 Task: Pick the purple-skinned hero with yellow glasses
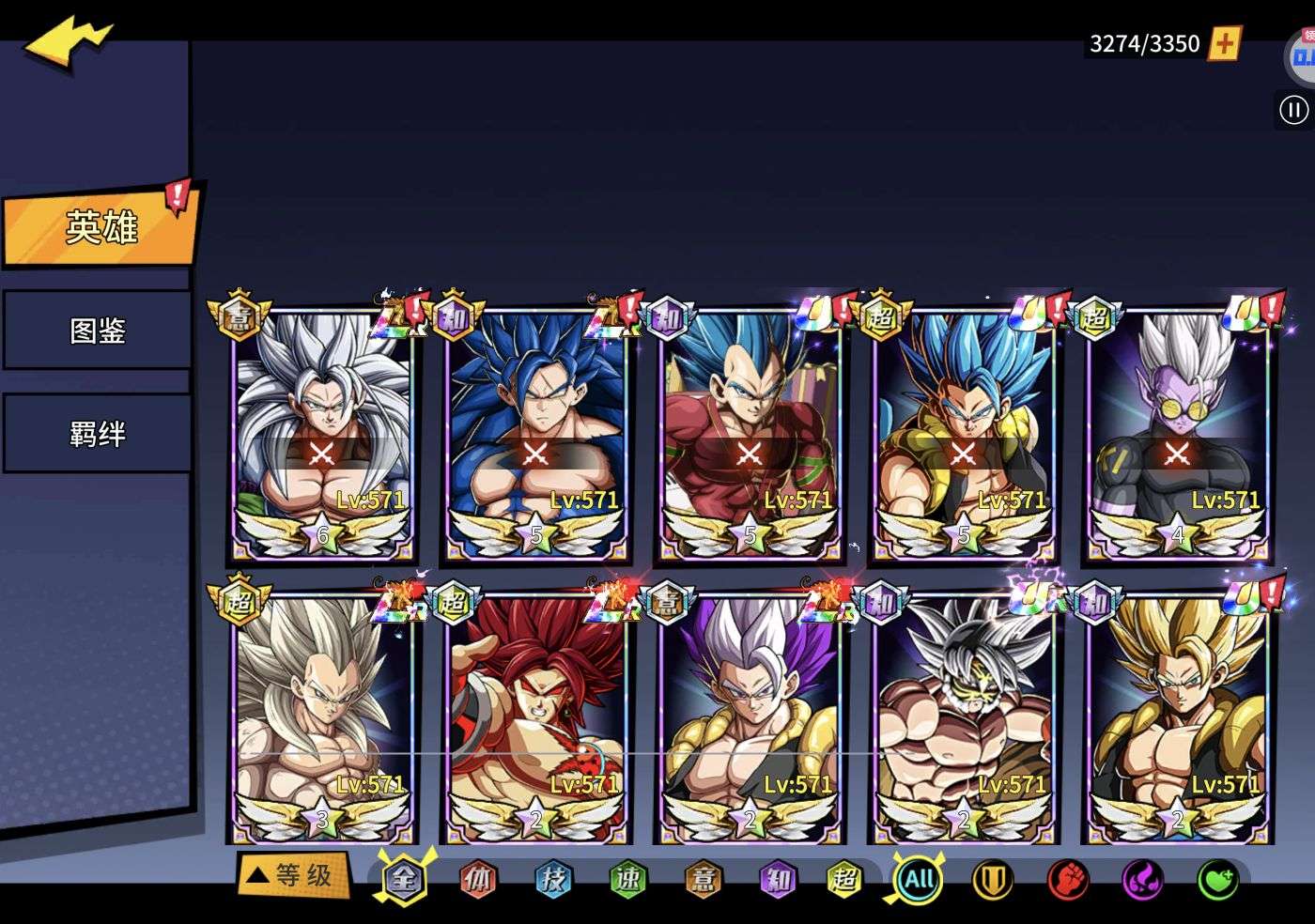click(x=1177, y=434)
